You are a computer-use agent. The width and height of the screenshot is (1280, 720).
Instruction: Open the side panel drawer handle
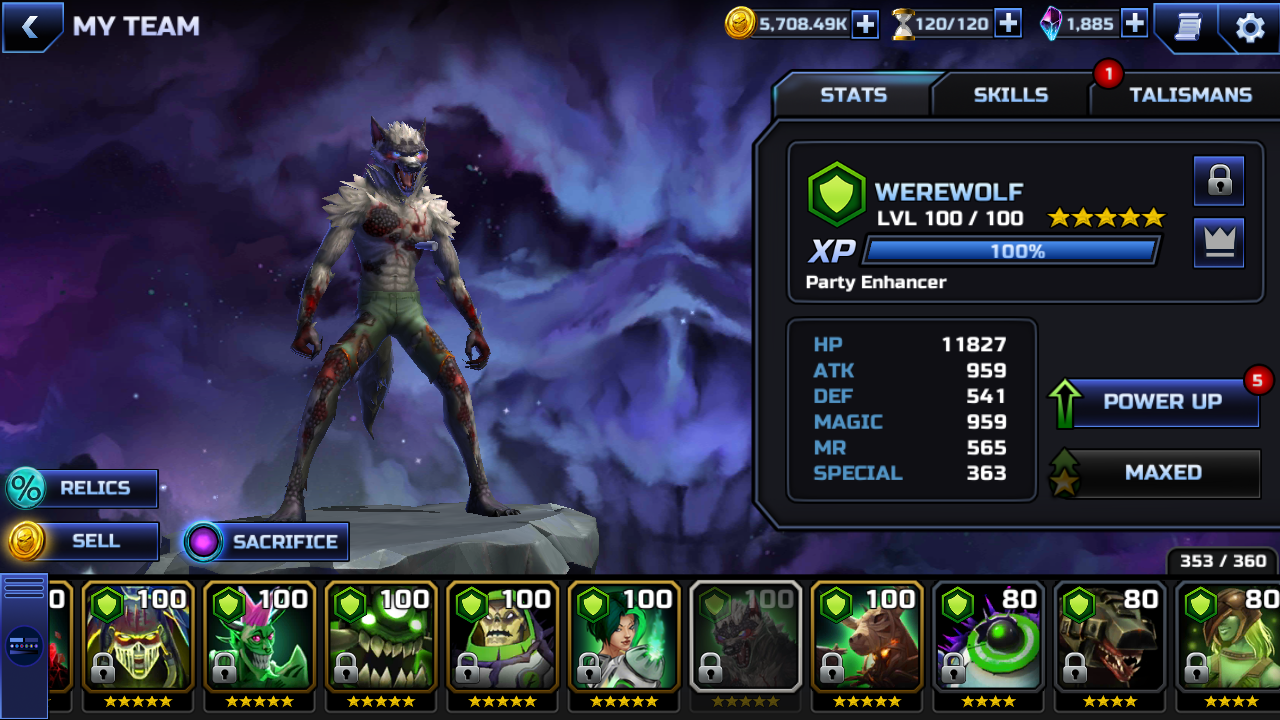(24, 645)
